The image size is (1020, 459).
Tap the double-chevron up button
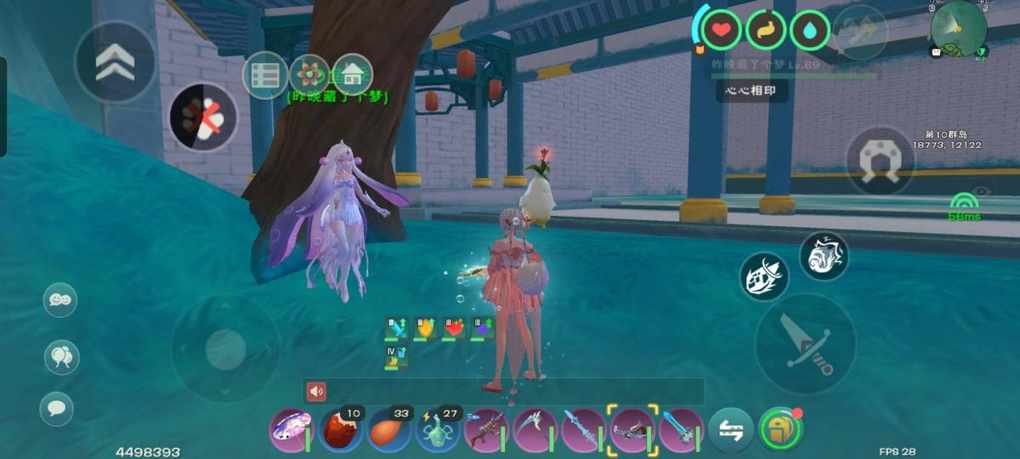coord(115,61)
